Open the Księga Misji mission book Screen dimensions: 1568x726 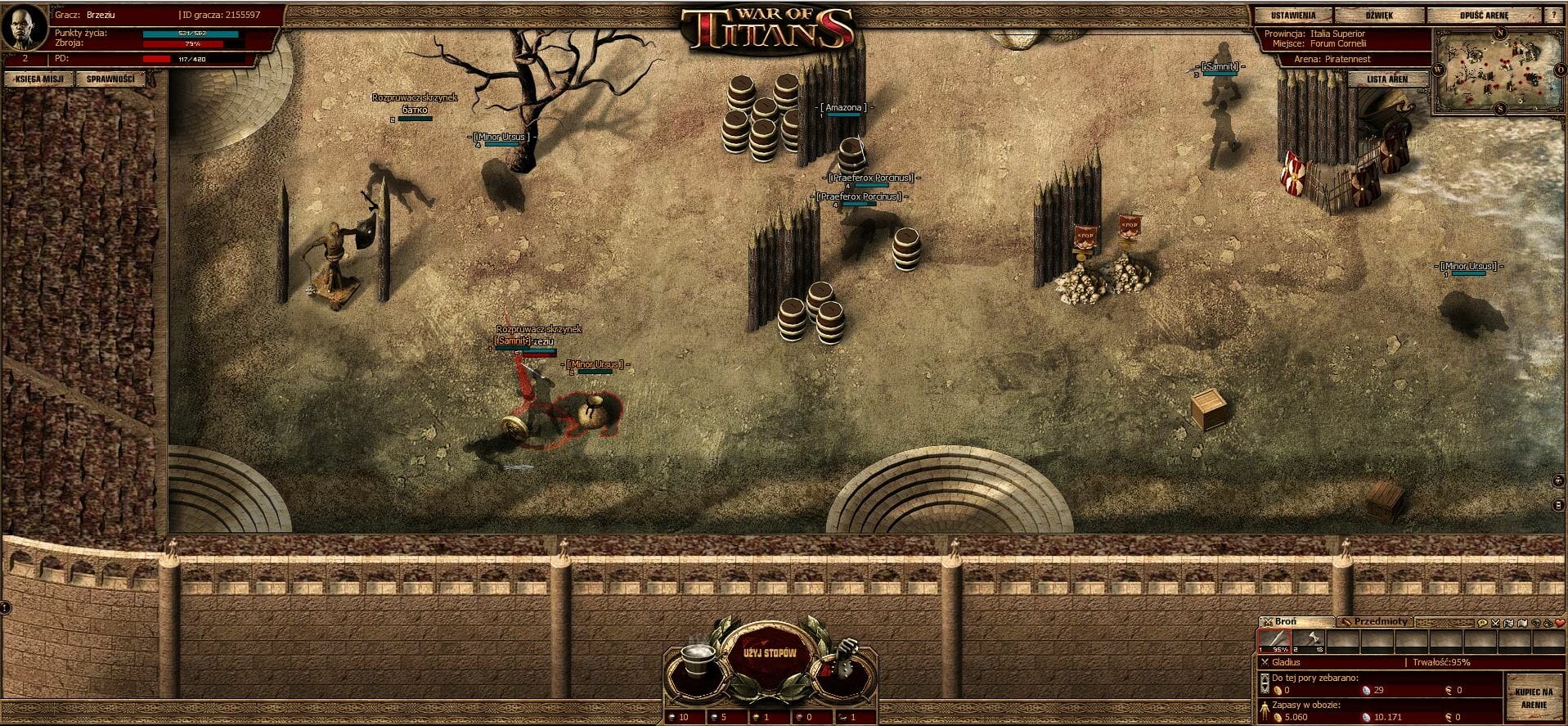pos(39,79)
